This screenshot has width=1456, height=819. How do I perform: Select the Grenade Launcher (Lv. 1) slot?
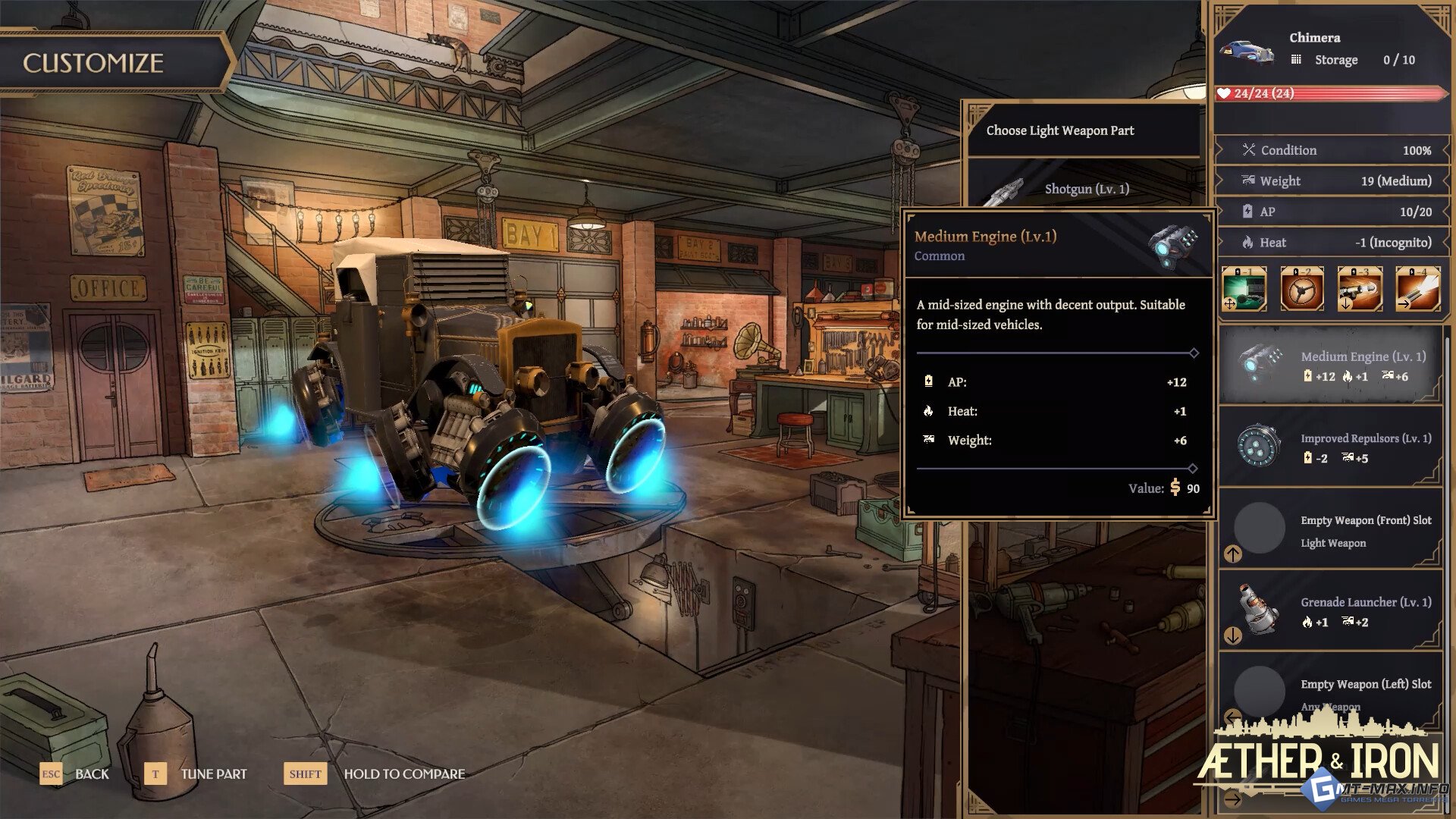[1330, 611]
